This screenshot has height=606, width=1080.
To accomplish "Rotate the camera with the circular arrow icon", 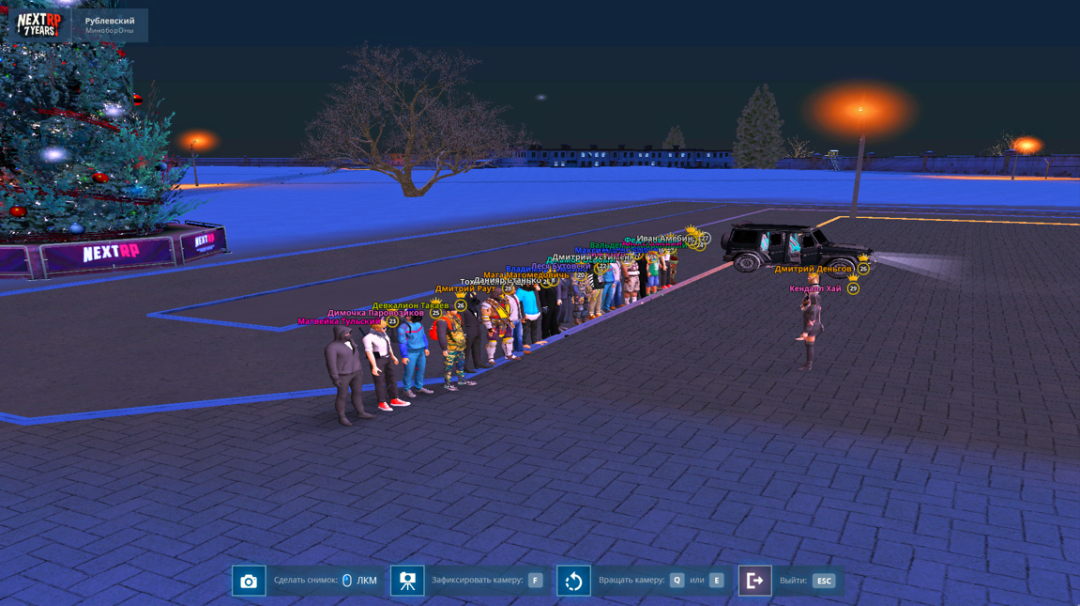I will click(573, 581).
